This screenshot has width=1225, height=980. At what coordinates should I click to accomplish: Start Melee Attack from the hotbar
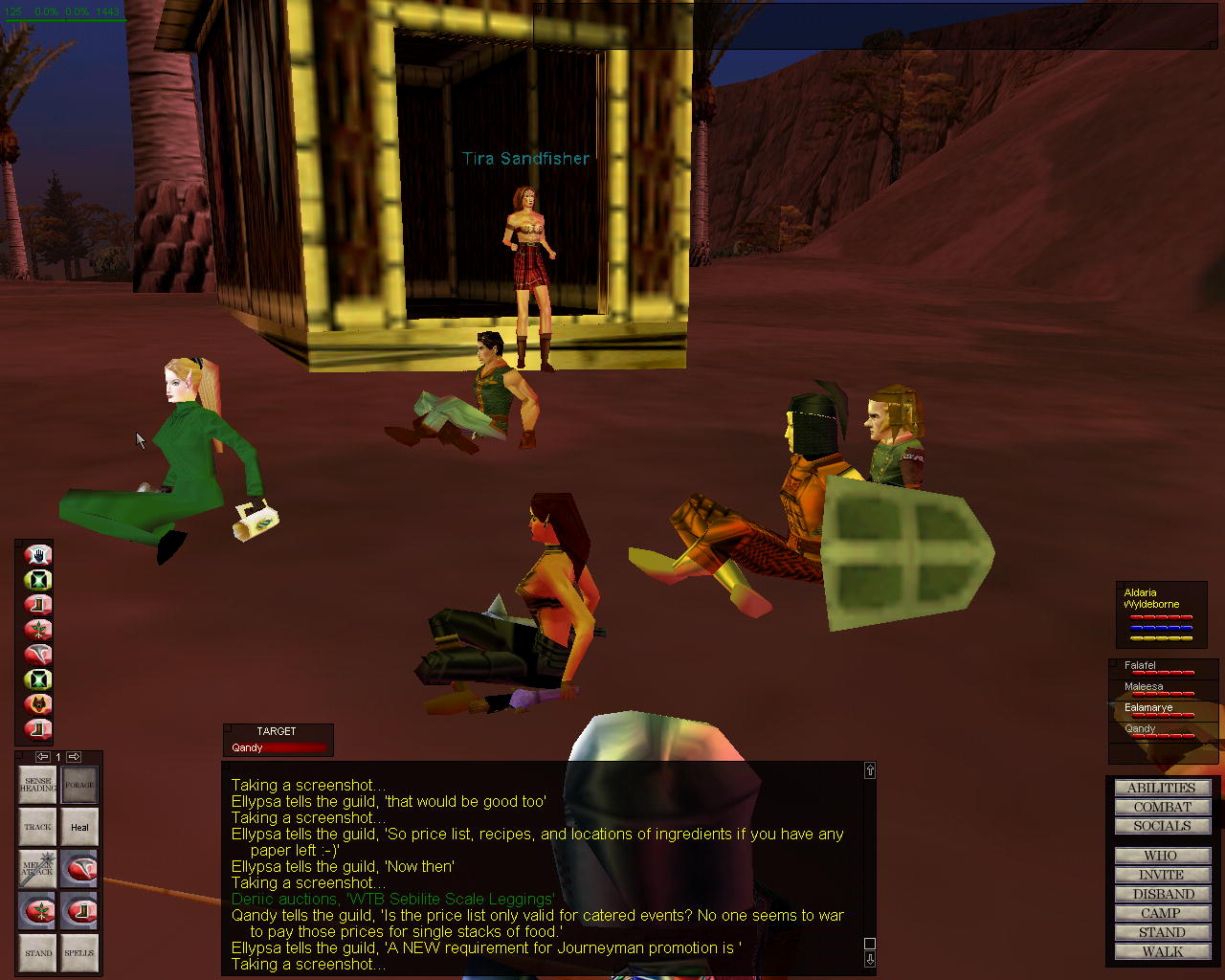(x=38, y=869)
